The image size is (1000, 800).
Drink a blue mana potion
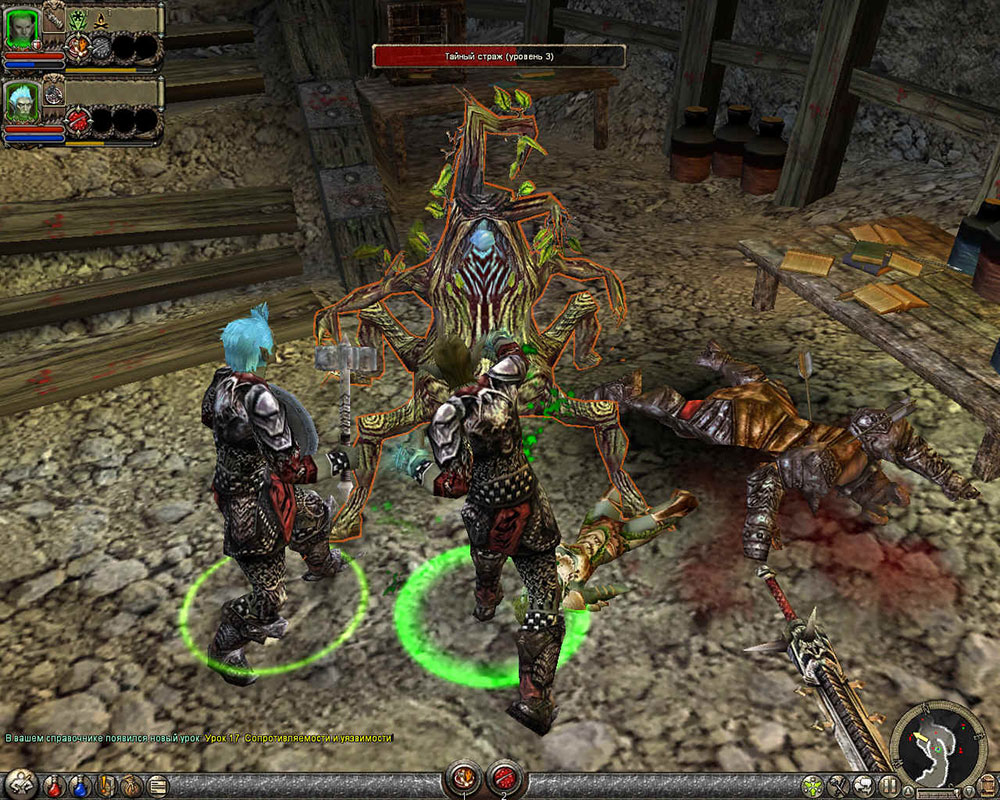[78, 786]
